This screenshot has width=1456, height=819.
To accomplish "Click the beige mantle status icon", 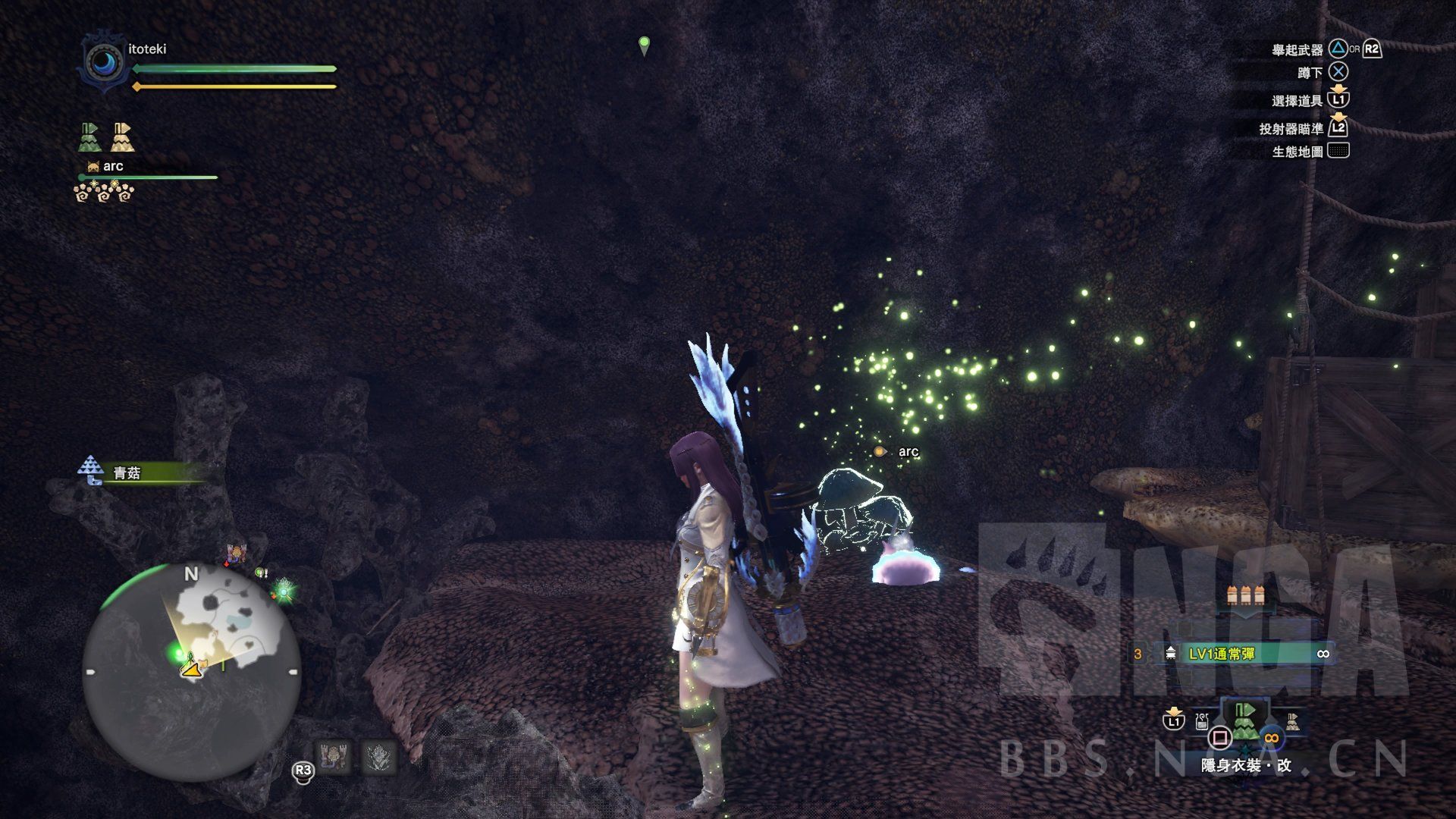I will 122,137.
